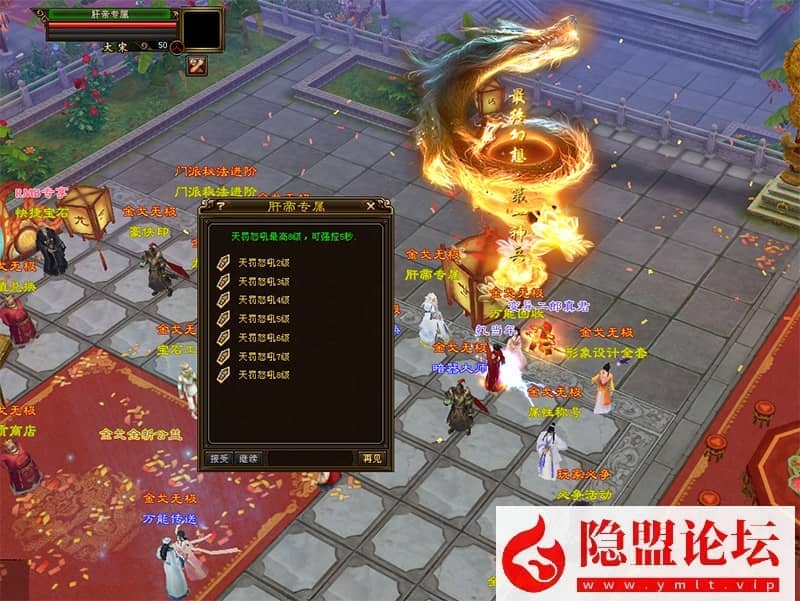Click the 接受 accept button
Screen dimensions: 800x601
[219, 458]
